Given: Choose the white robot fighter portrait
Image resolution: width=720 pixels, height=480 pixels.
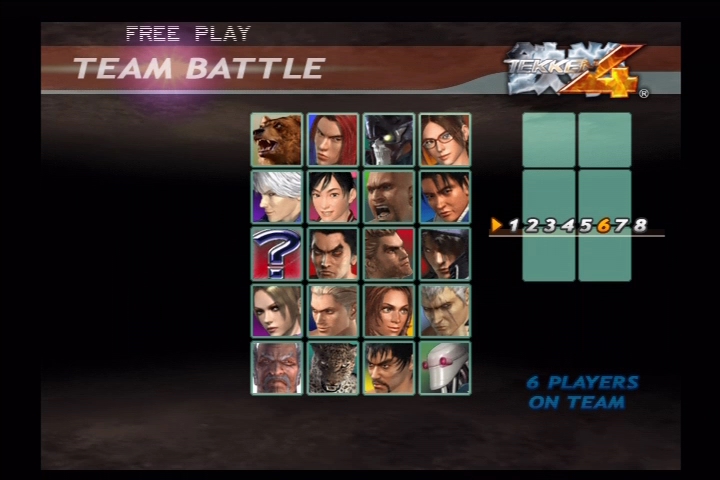Looking at the screenshot, I should click(x=444, y=368).
